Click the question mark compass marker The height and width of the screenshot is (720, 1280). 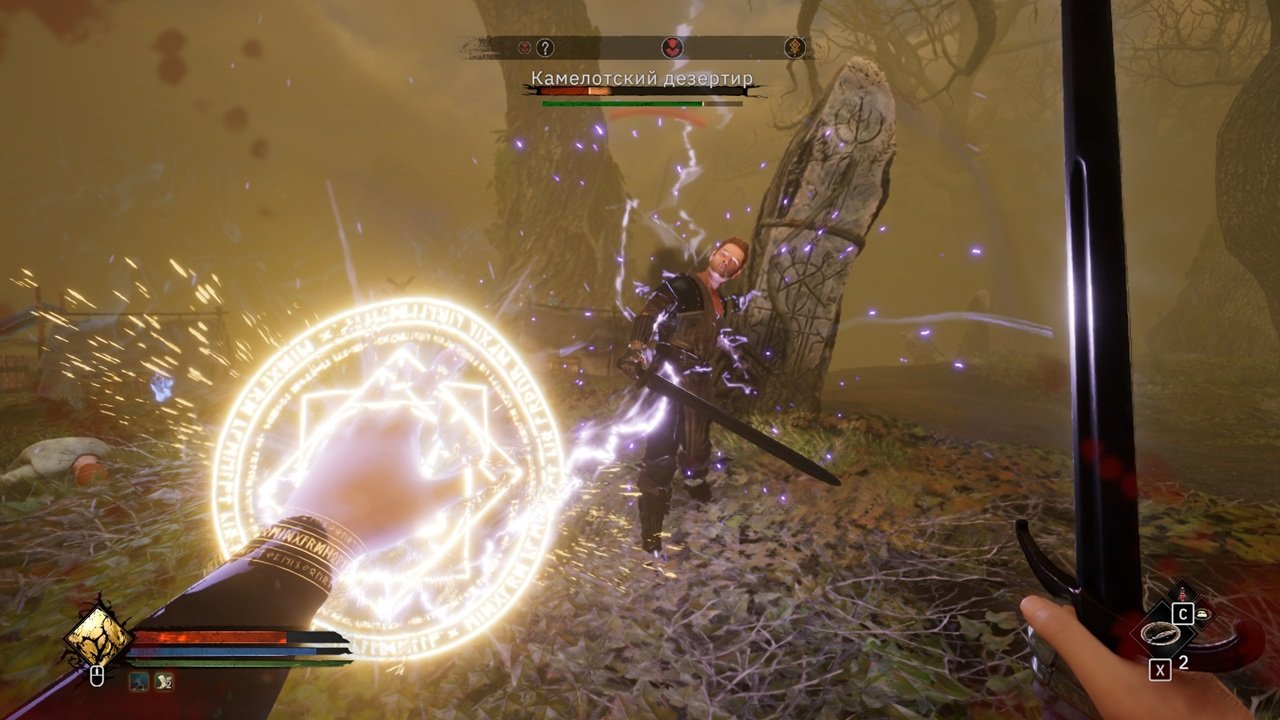545,47
